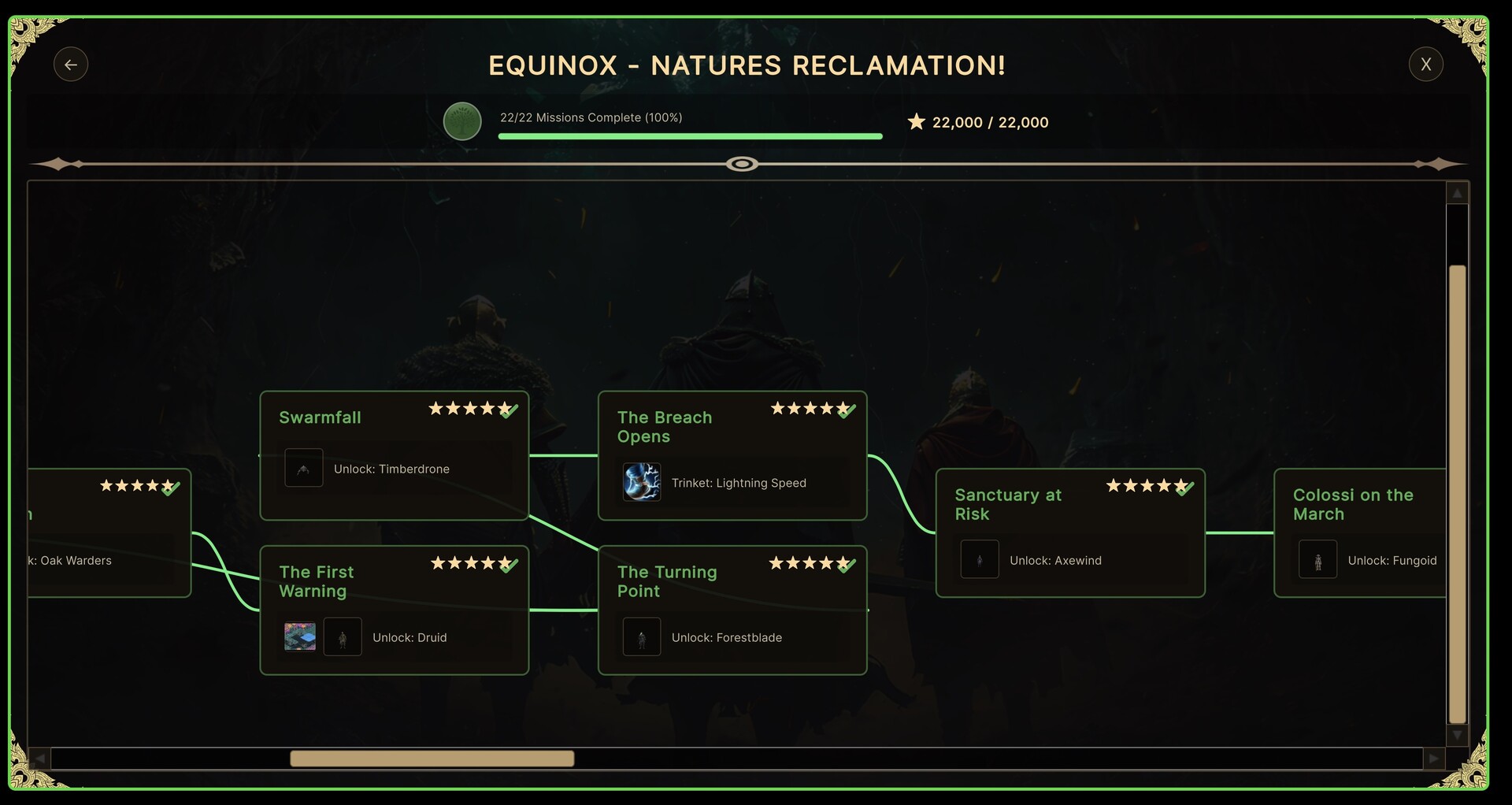This screenshot has height=805, width=1512.
Task: Click the missions progress bar
Action: [690, 135]
